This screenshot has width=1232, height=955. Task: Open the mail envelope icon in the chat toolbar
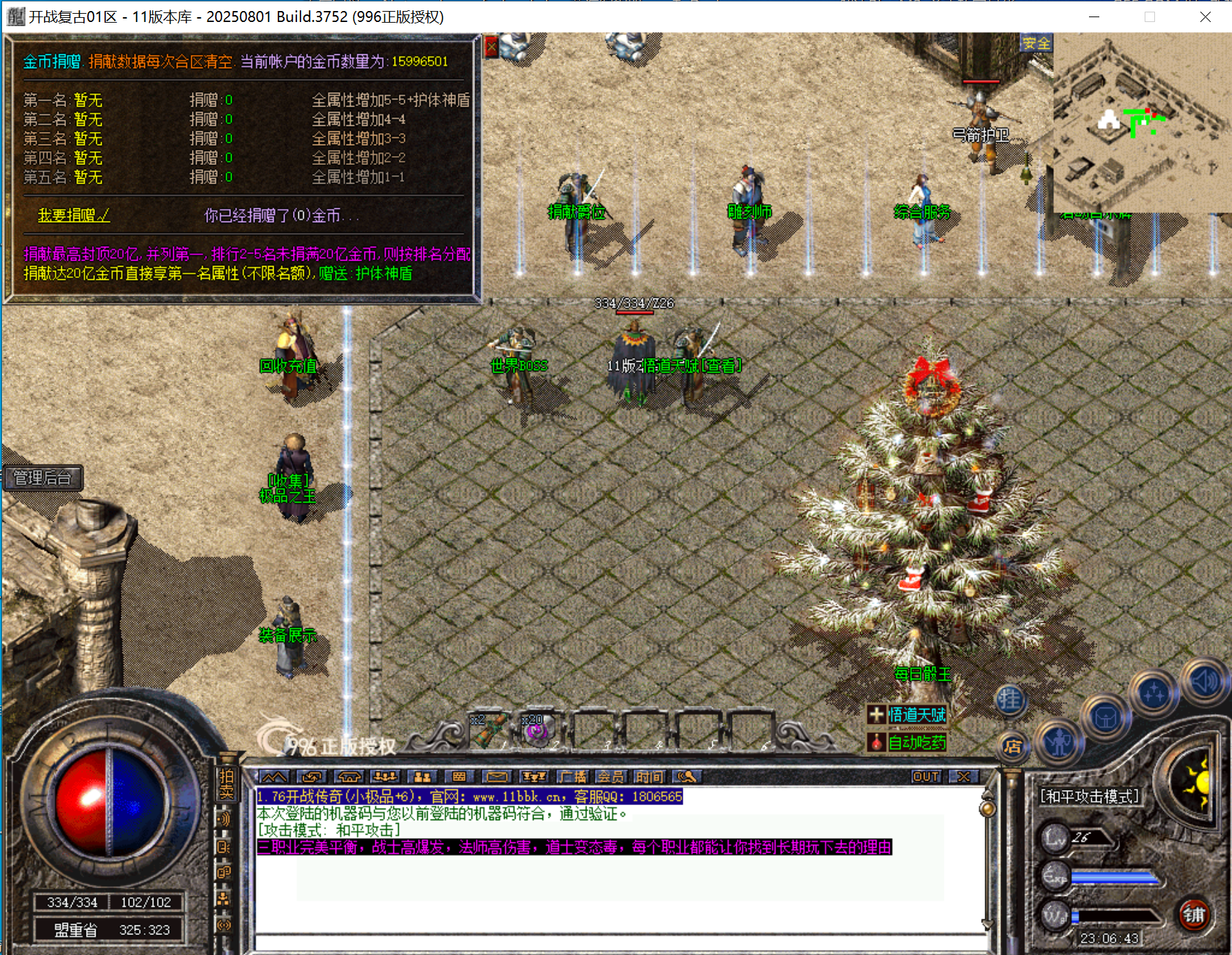[496, 777]
